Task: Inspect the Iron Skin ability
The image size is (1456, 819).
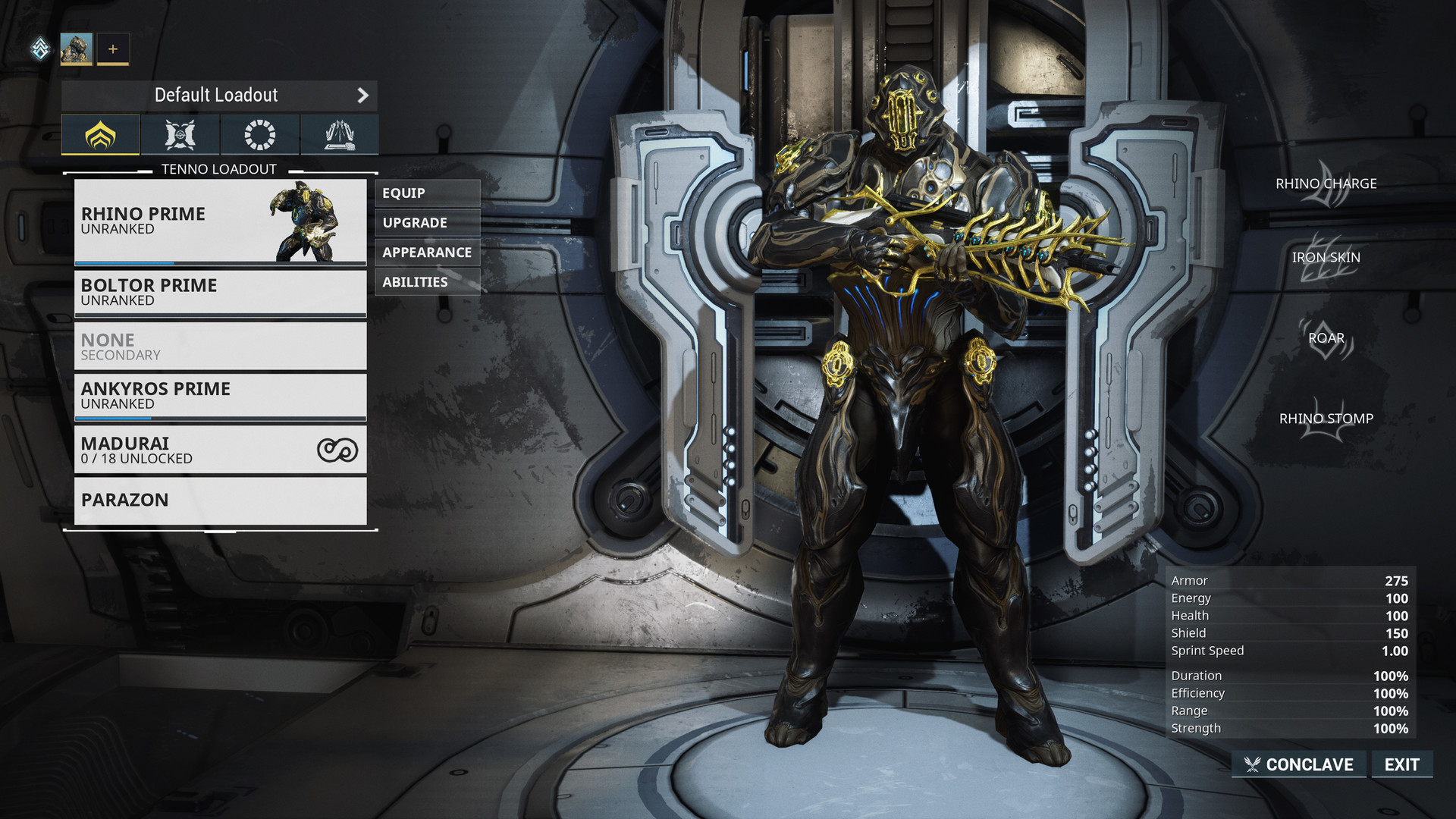Action: point(1326,258)
